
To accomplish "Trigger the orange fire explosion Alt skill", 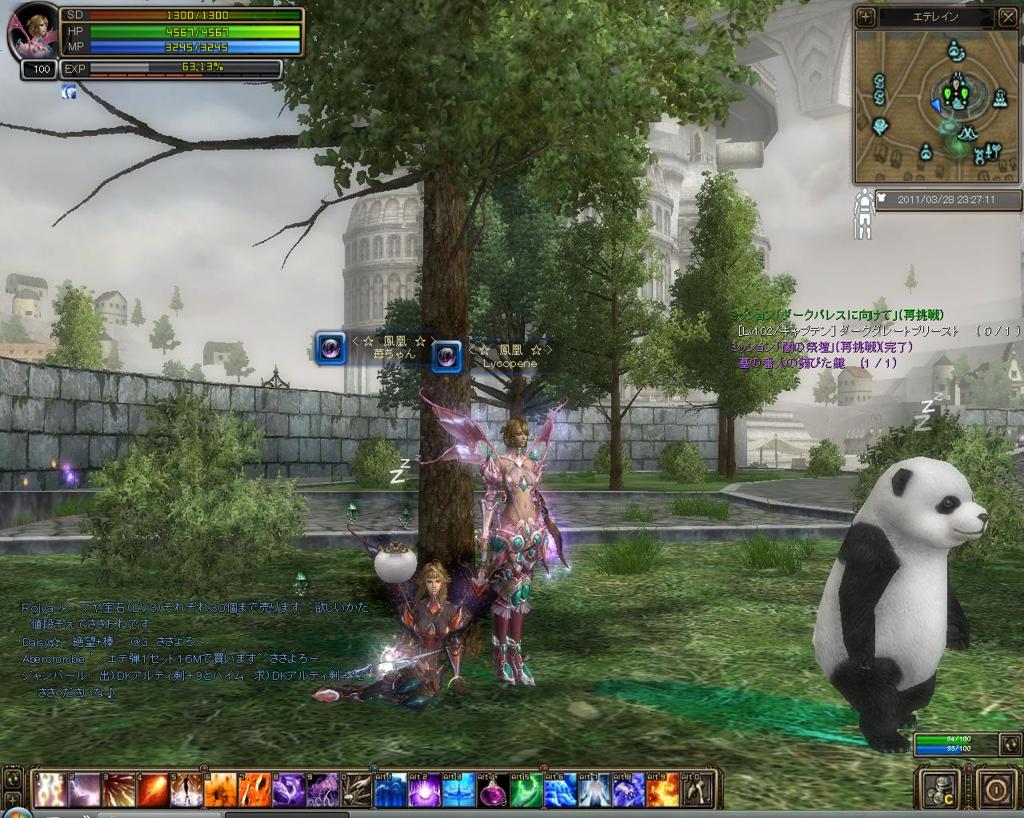I will [x=663, y=790].
